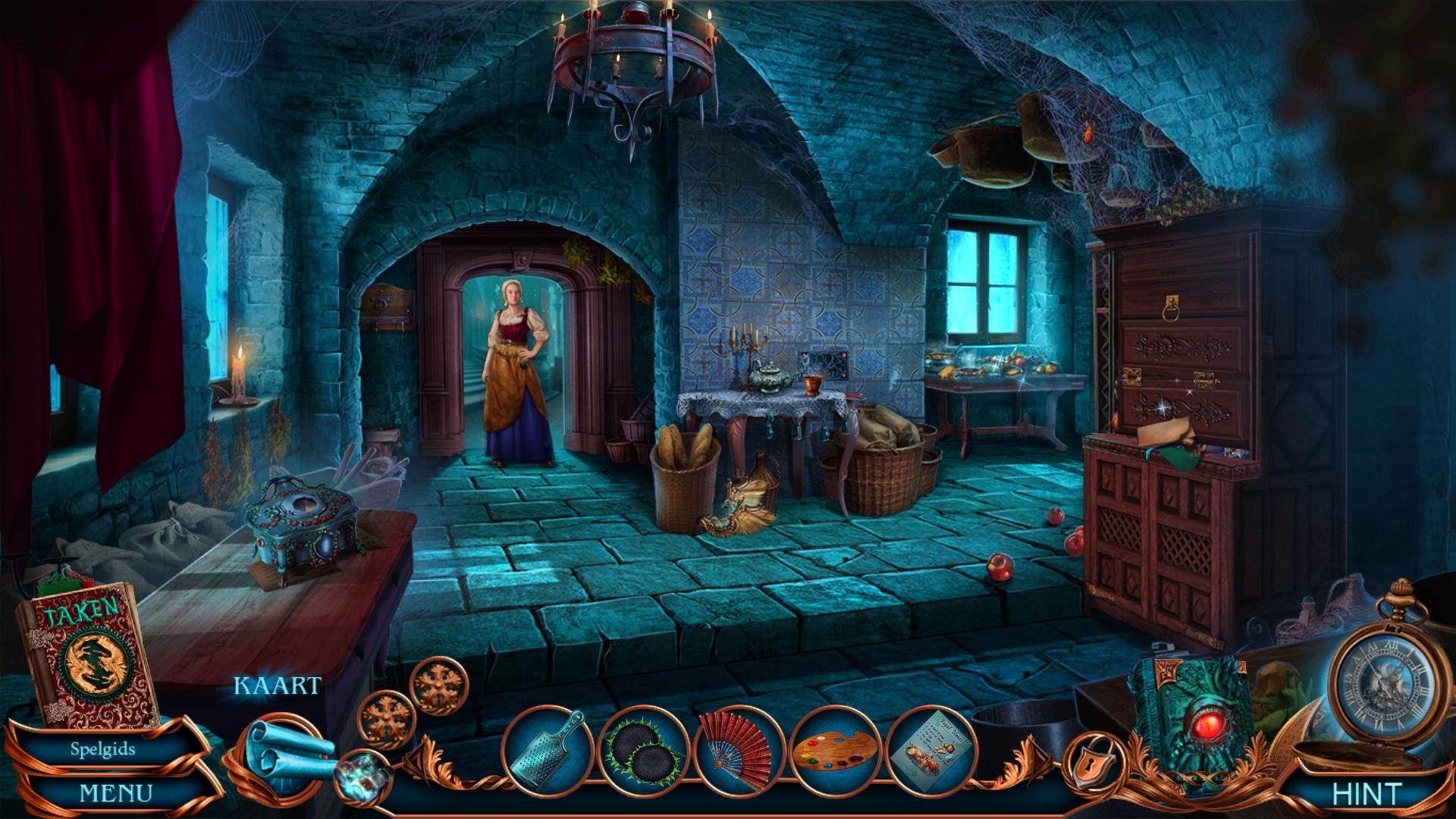1456x819 pixels.
Task: Toggle the inventory padlock icon
Action: pos(1086,761)
